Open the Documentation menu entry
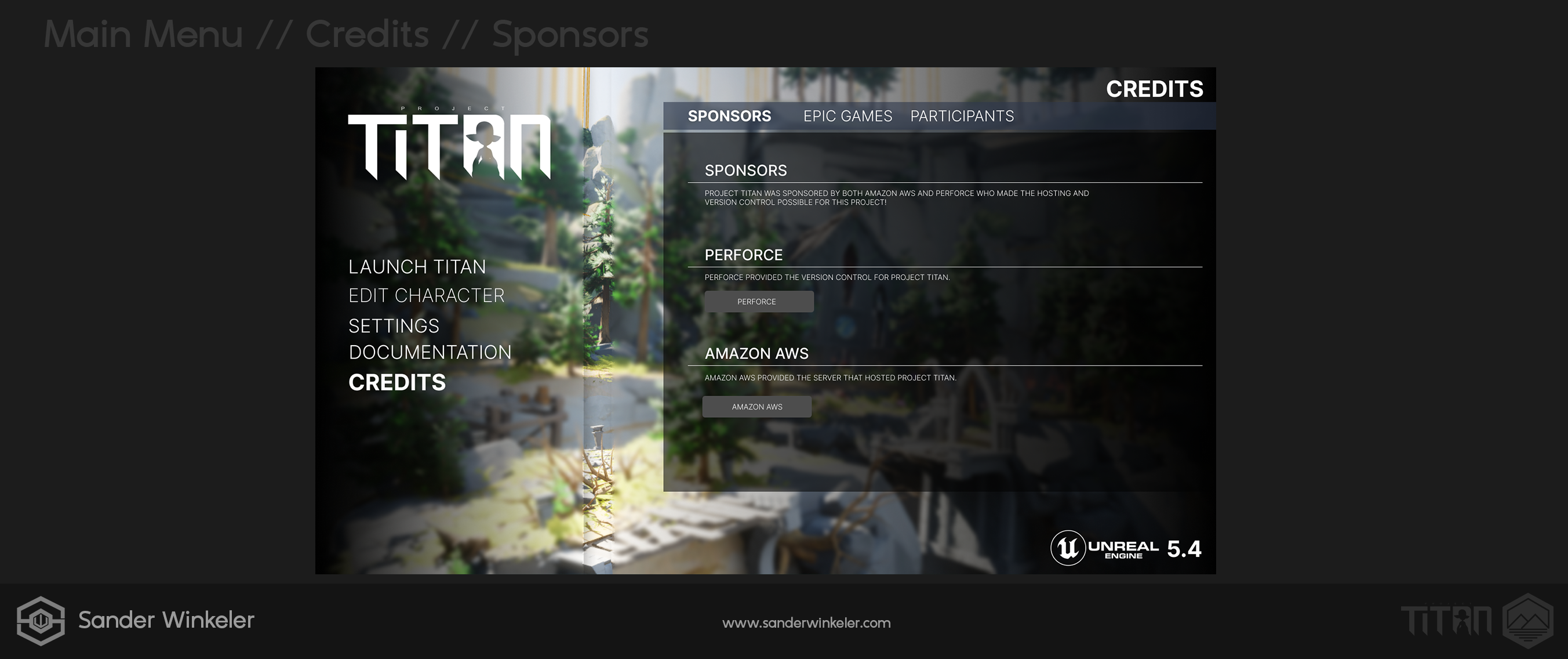 pyautogui.click(x=430, y=352)
